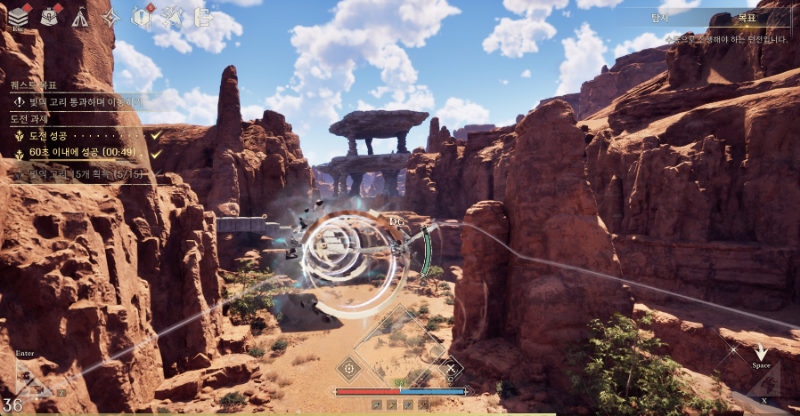The height and width of the screenshot is (416, 800).
Task: Open the stacked layers menu icon
Action: 18,16
